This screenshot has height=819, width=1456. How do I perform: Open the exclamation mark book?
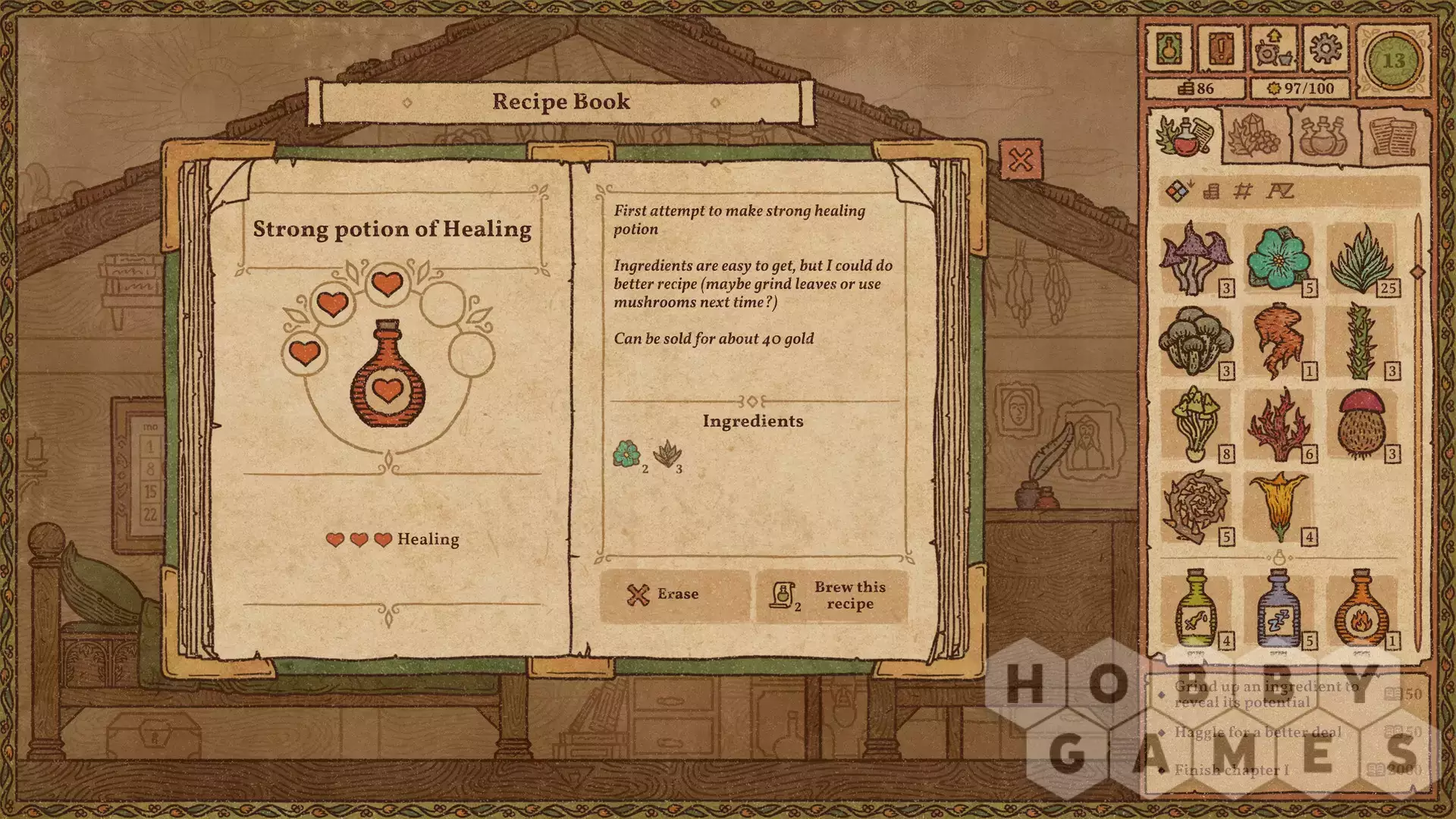[1221, 49]
